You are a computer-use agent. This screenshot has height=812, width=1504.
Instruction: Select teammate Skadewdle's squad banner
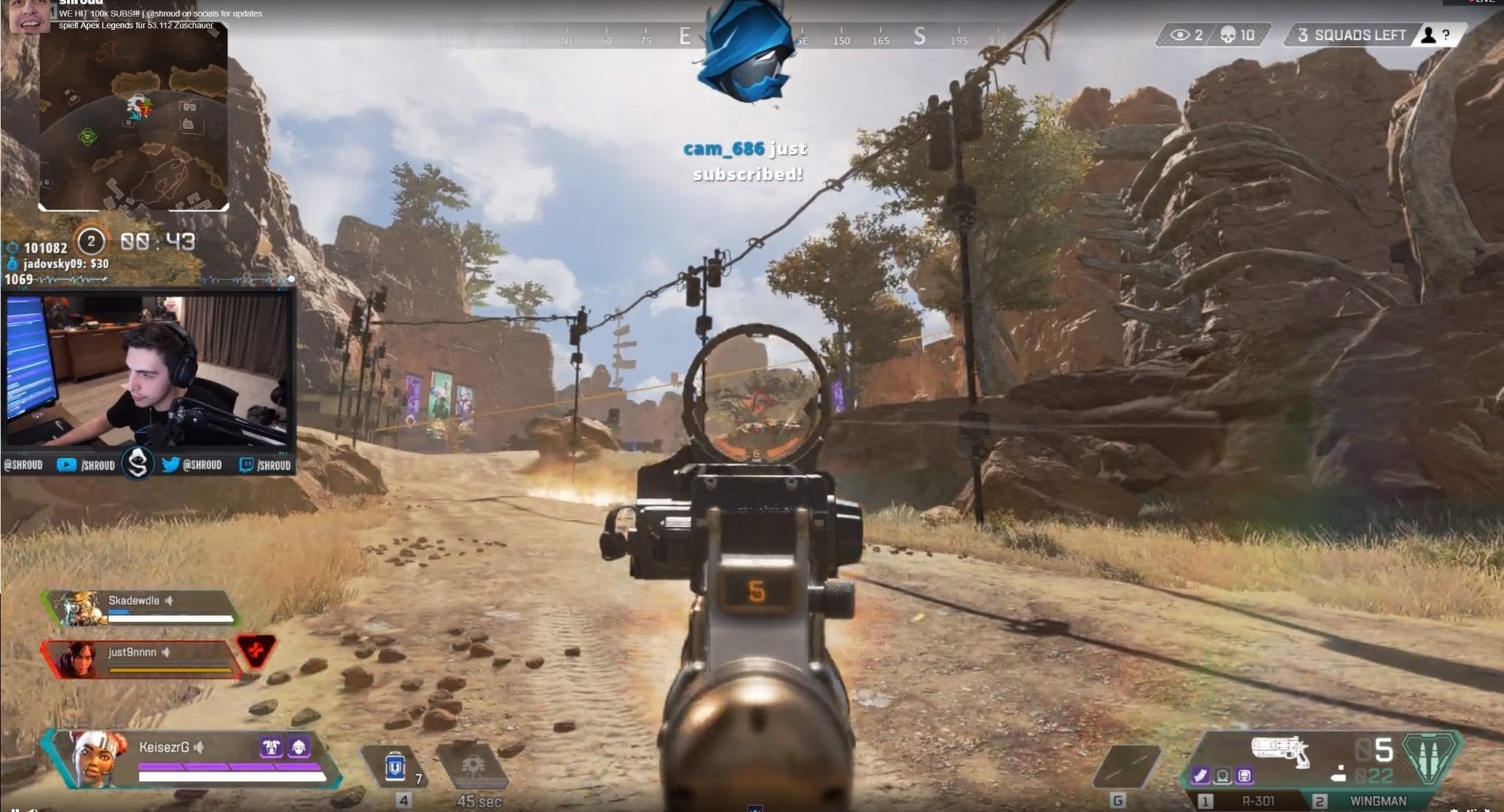click(x=143, y=607)
